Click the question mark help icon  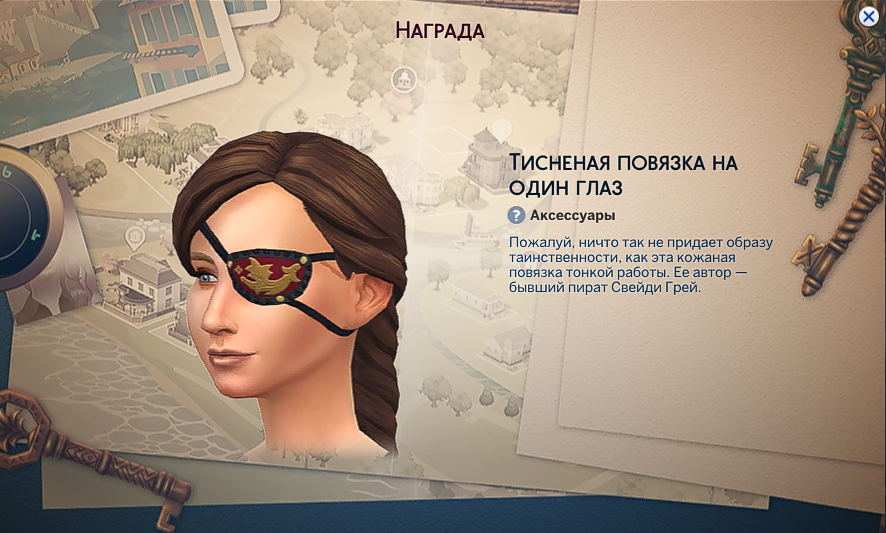tap(516, 215)
